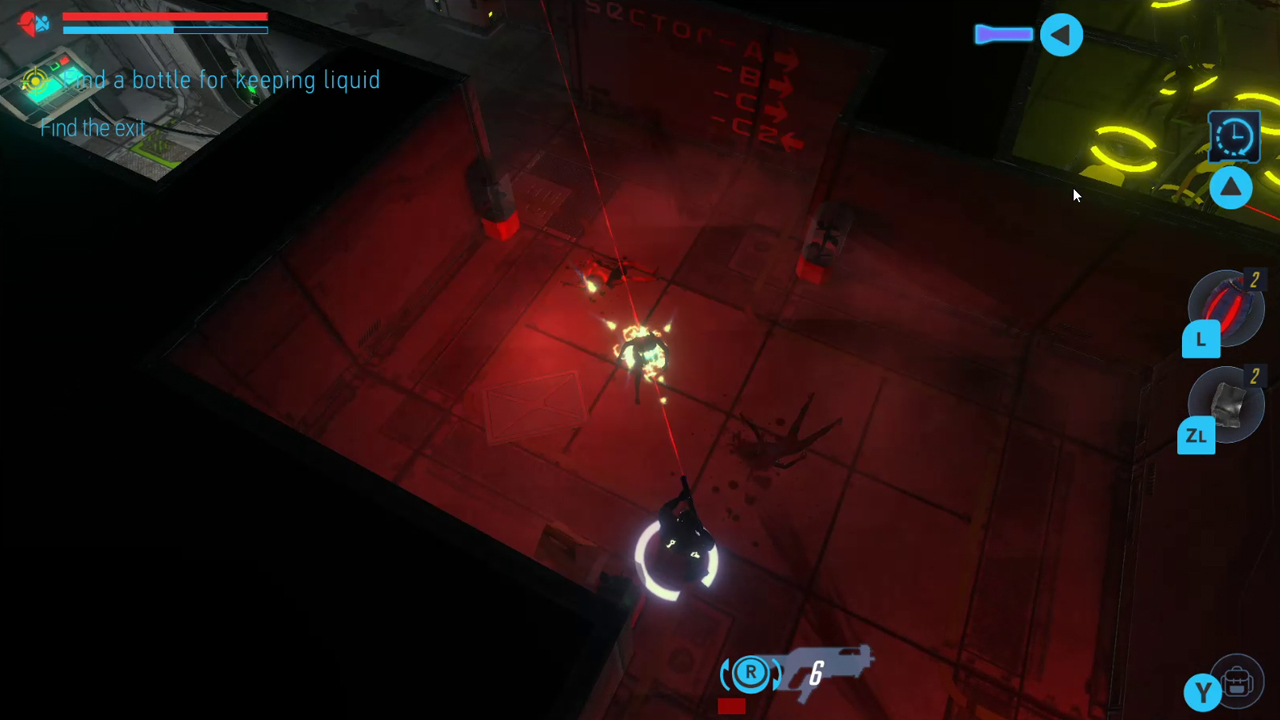The image size is (1280, 720).
Task: Select the stamina runner icon
Action: (x=44, y=24)
